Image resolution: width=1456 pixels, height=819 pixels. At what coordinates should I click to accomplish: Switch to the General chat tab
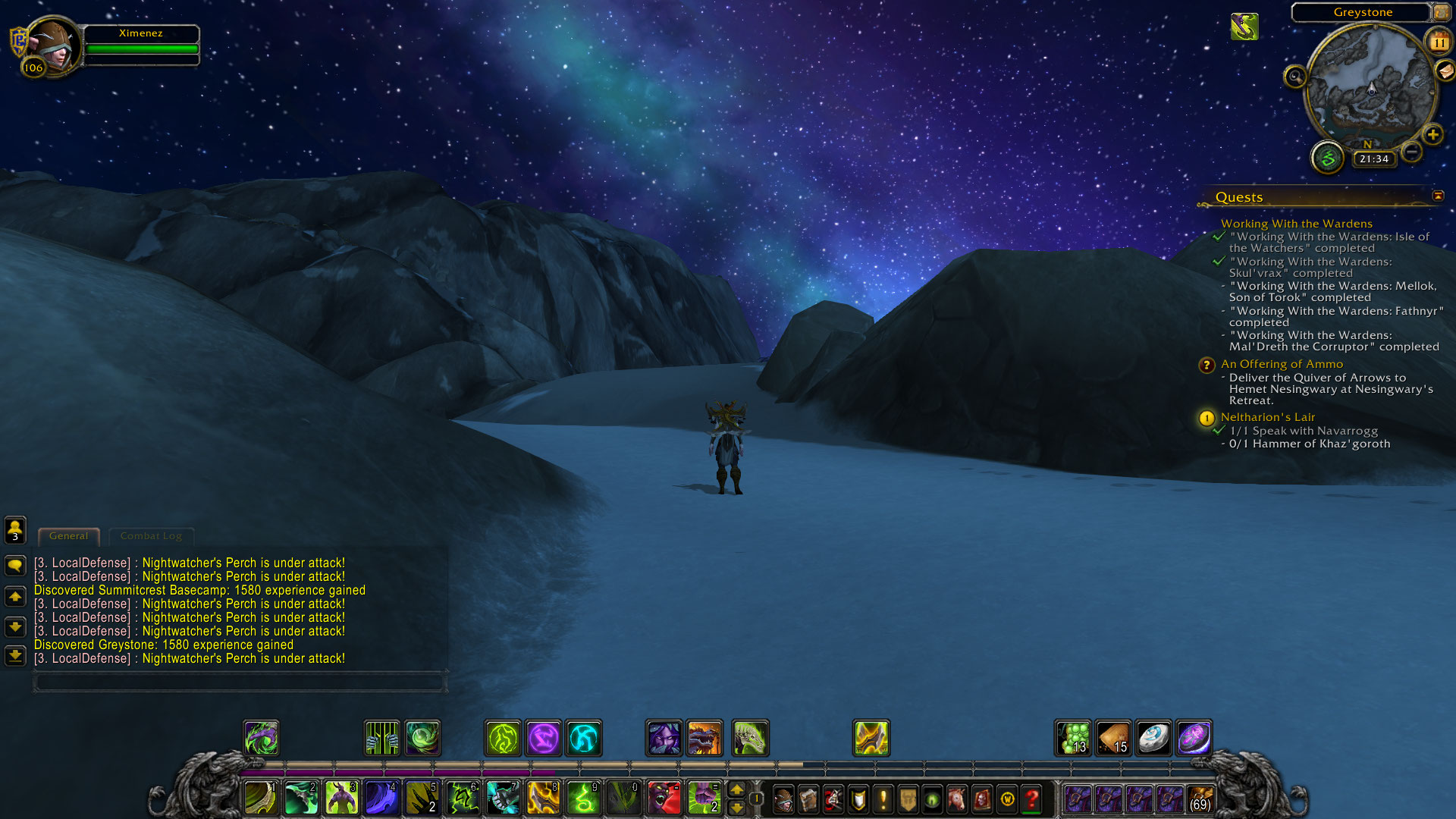coord(68,536)
